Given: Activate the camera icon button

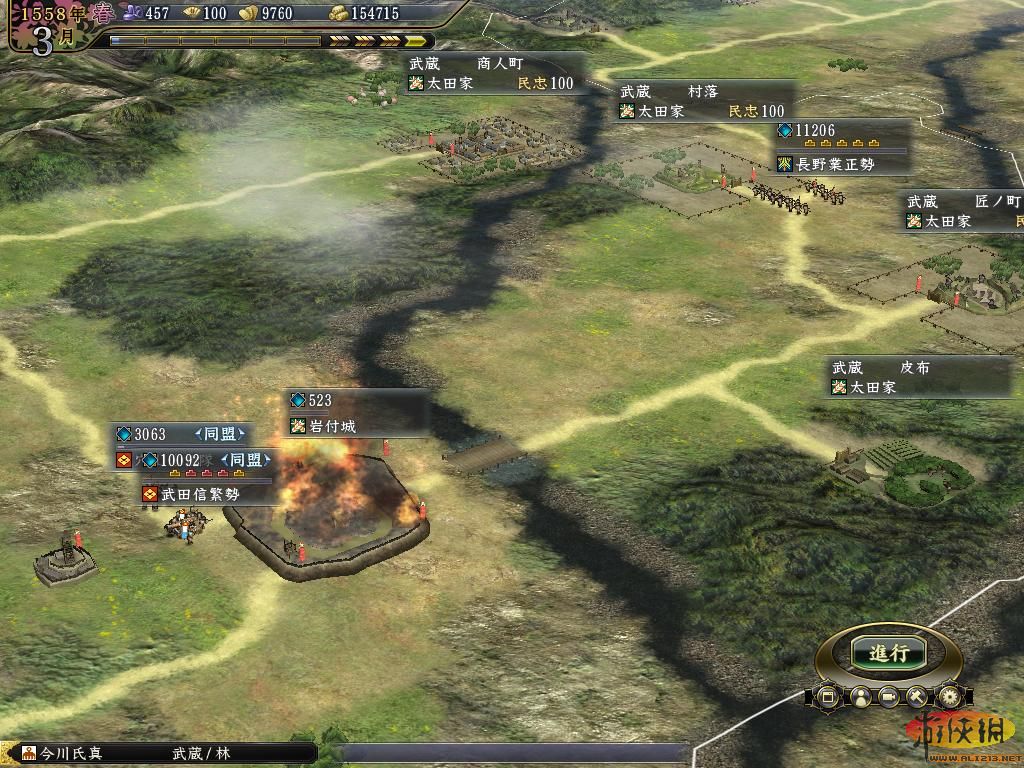Looking at the screenshot, I should tap(888, 696).
